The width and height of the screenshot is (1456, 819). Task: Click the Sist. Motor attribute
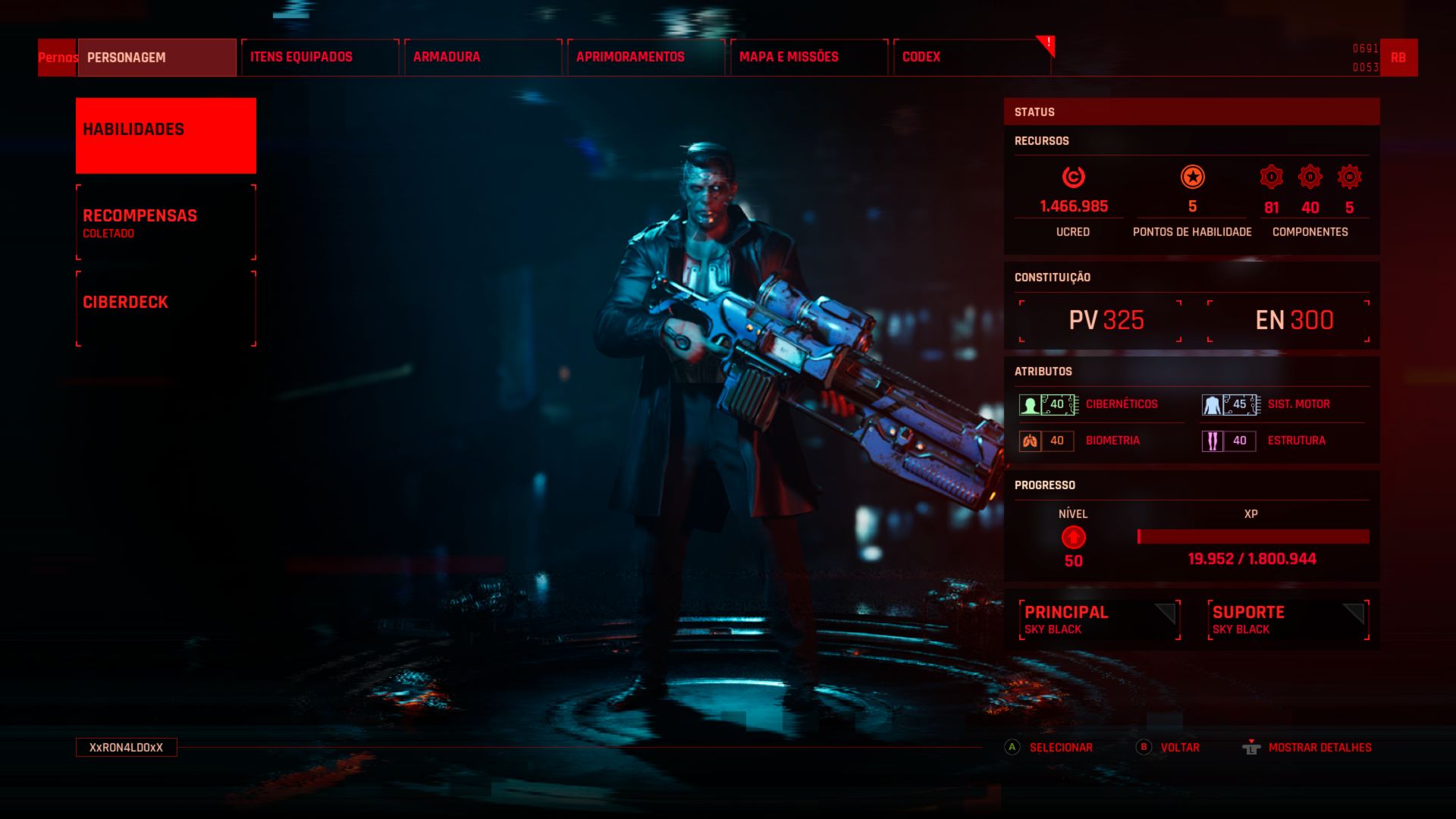[1282, 404]
